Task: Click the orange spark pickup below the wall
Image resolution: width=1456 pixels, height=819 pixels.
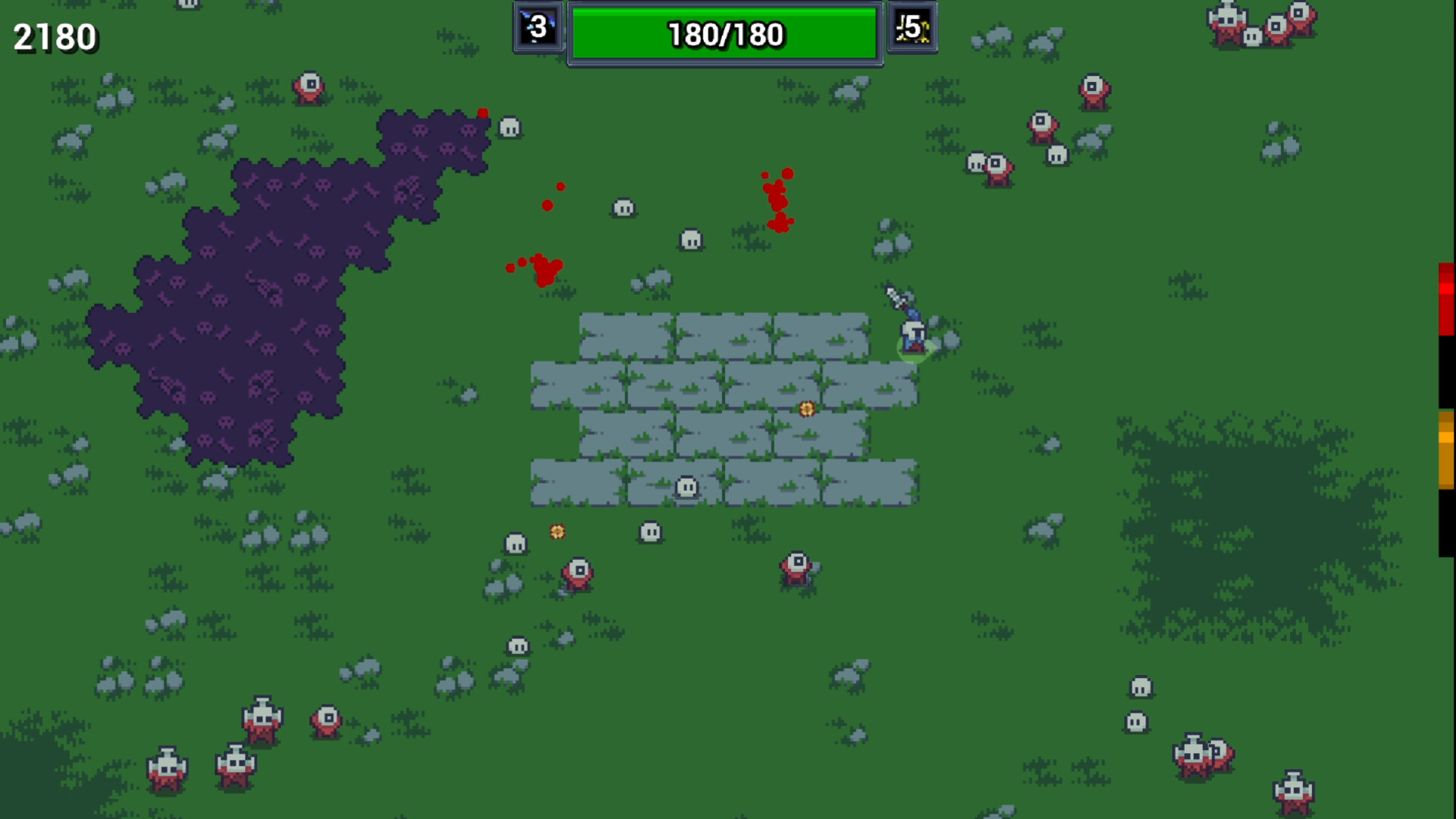Action: pos(556,532)
